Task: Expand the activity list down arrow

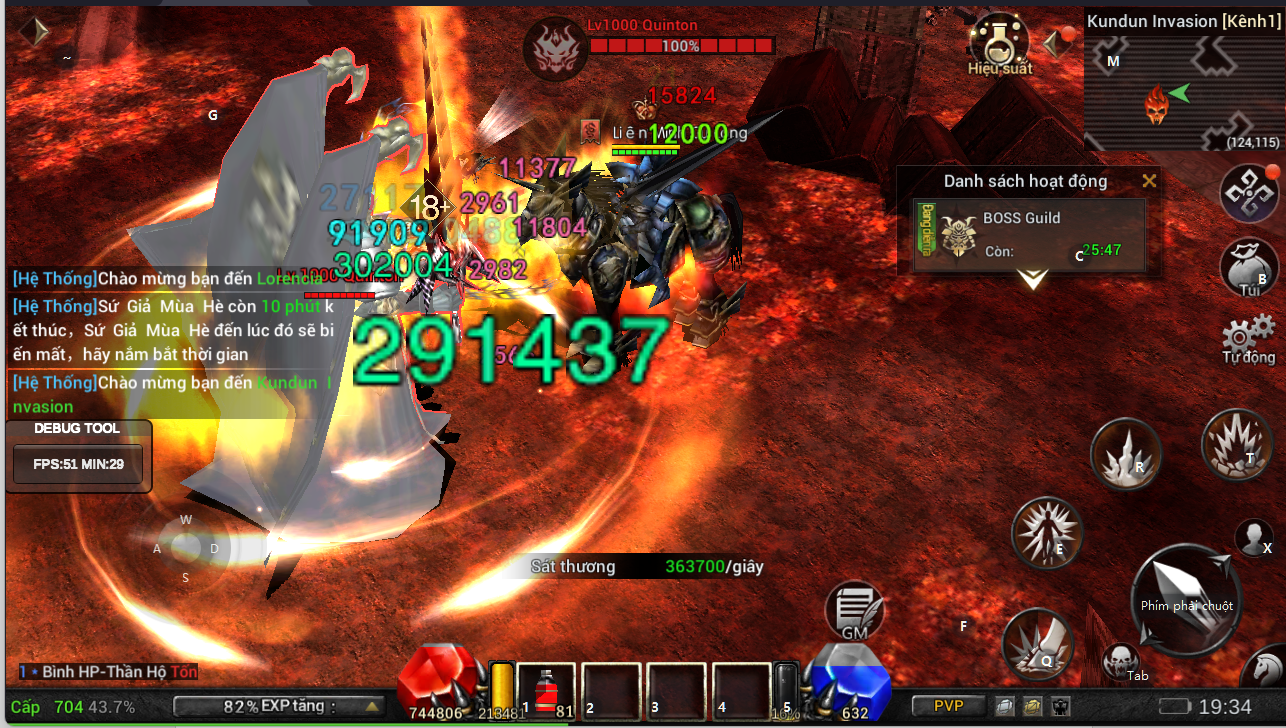Action: point(1032,279)
